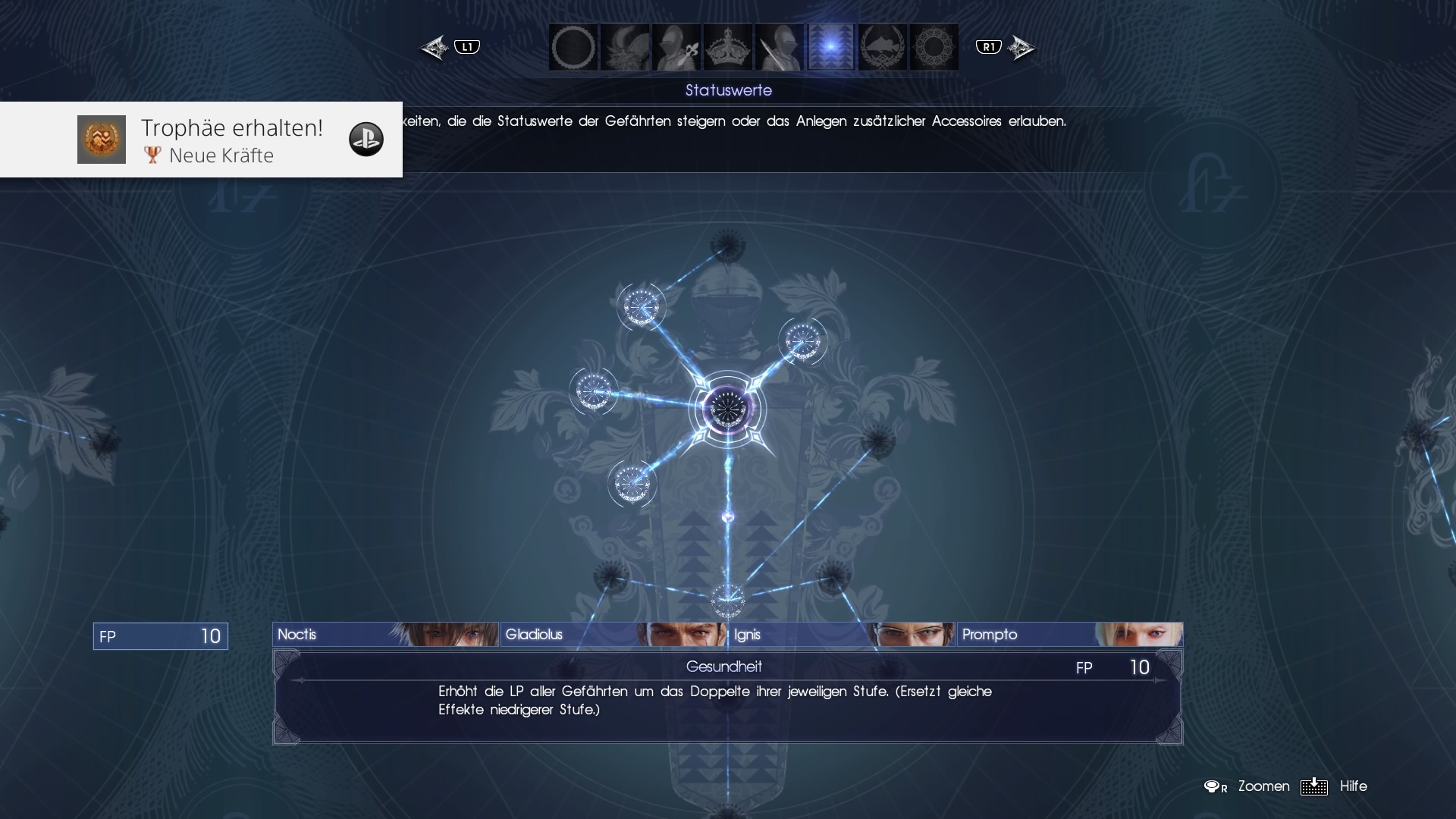The width and height of the screenshot is (1456, 819).
Task: Click Prompto character panel
Action: click(1069, 635)
